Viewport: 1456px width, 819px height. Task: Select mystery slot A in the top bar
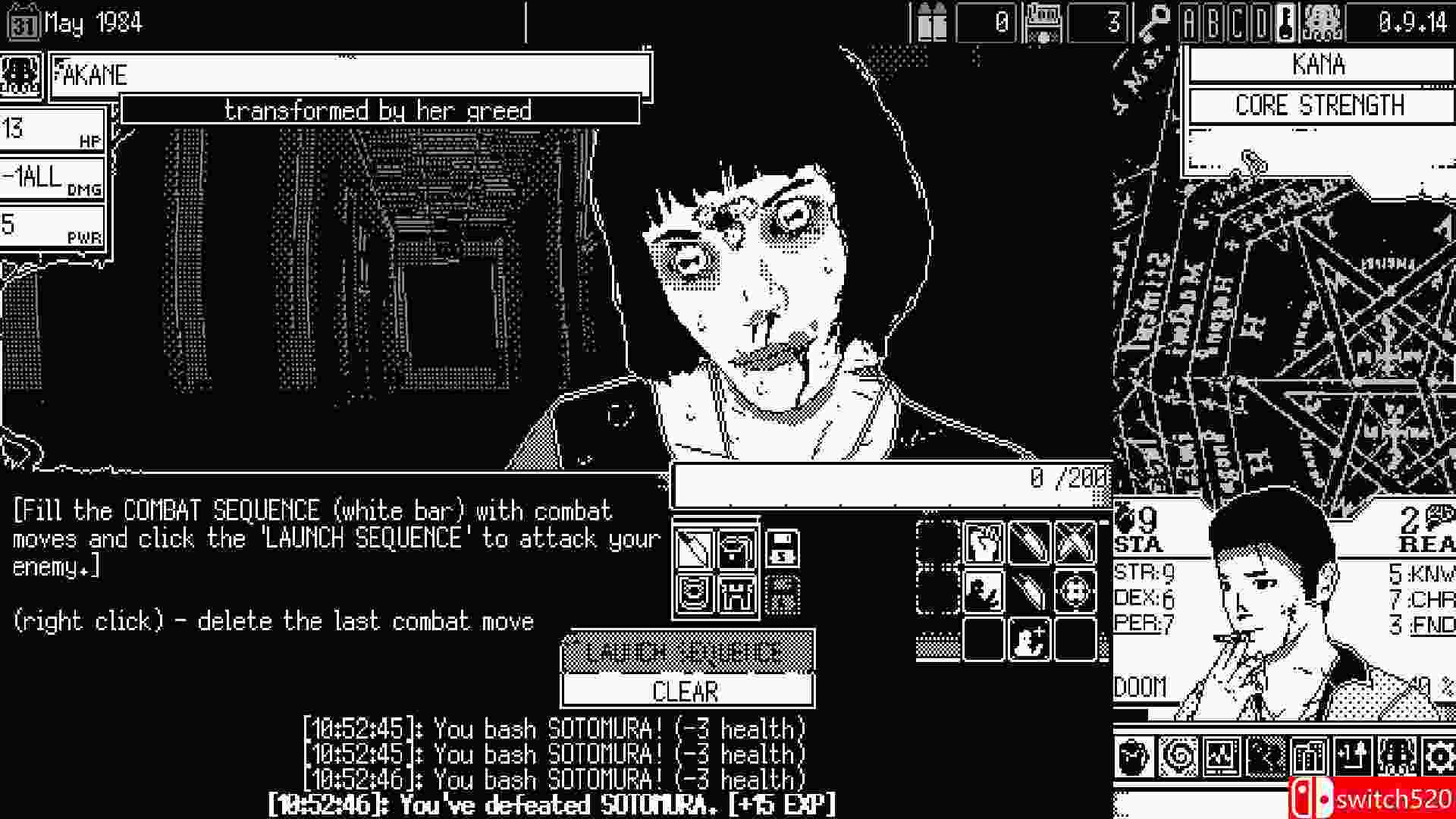click(x=1189, y=22)
